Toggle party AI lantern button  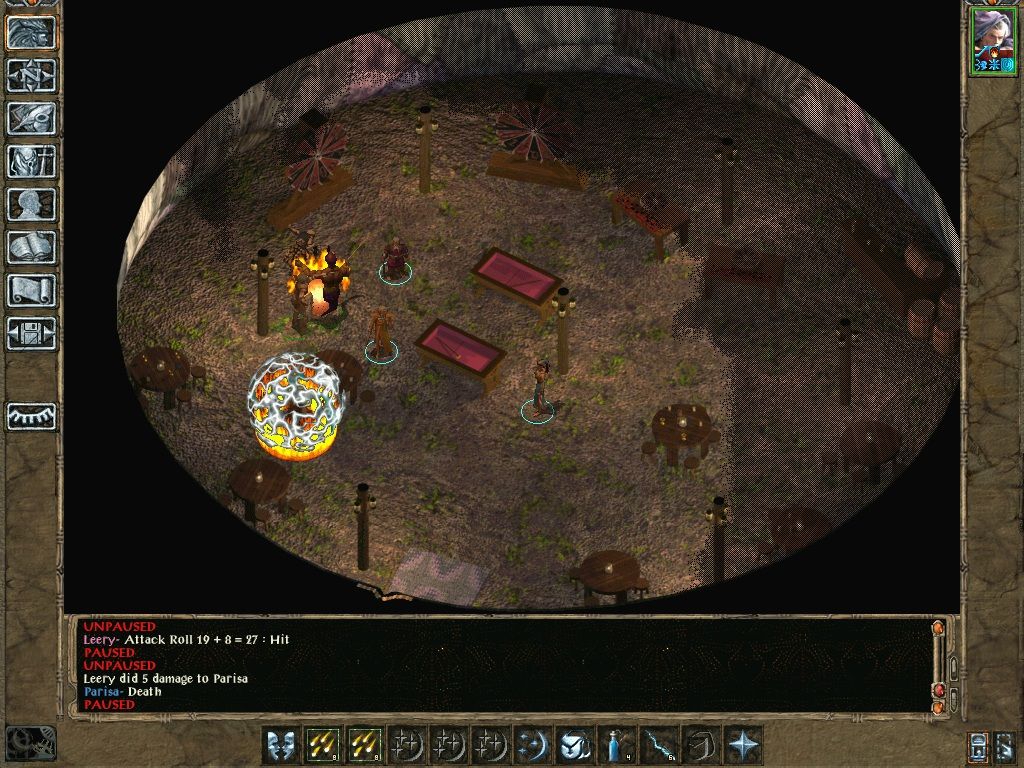pos(978,745)
